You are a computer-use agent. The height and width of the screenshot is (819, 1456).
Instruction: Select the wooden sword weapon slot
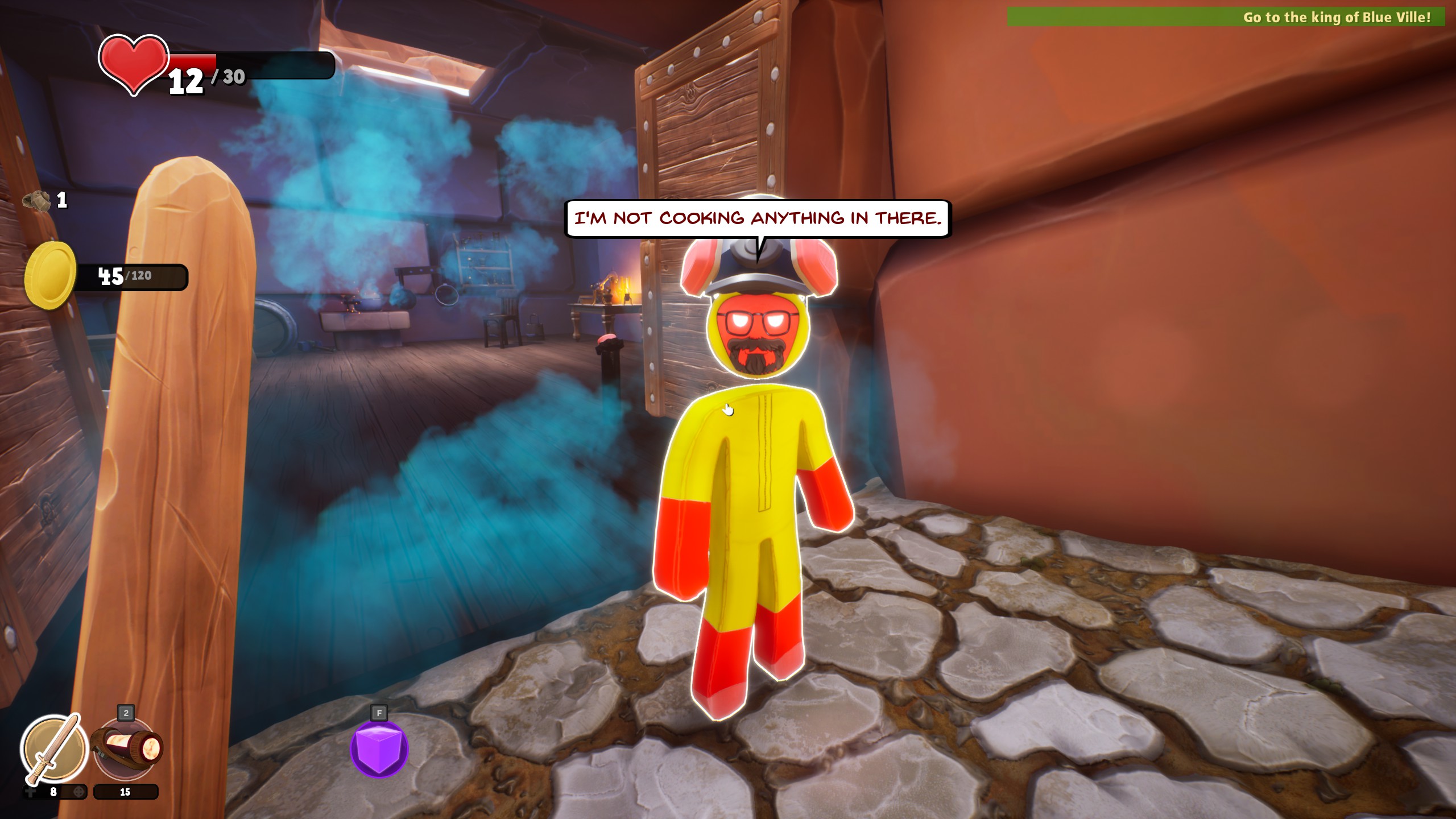[x=54, y=748]
